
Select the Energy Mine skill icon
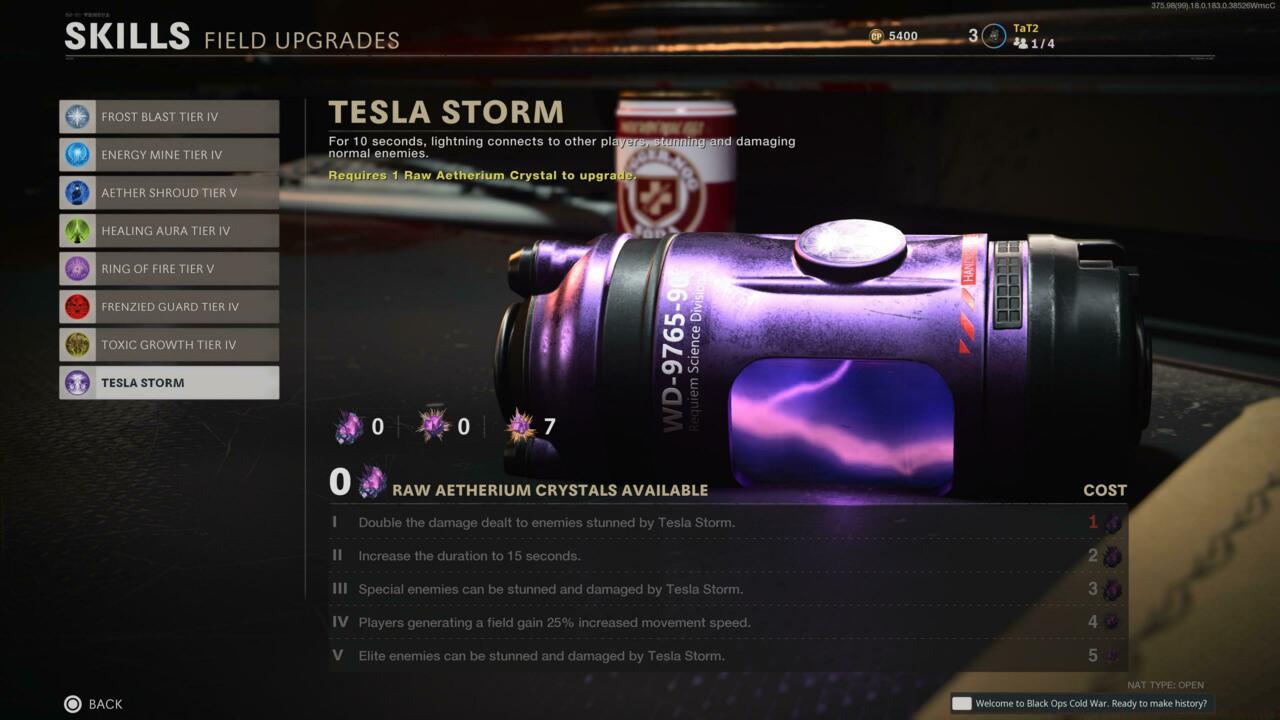click(77, 155)
